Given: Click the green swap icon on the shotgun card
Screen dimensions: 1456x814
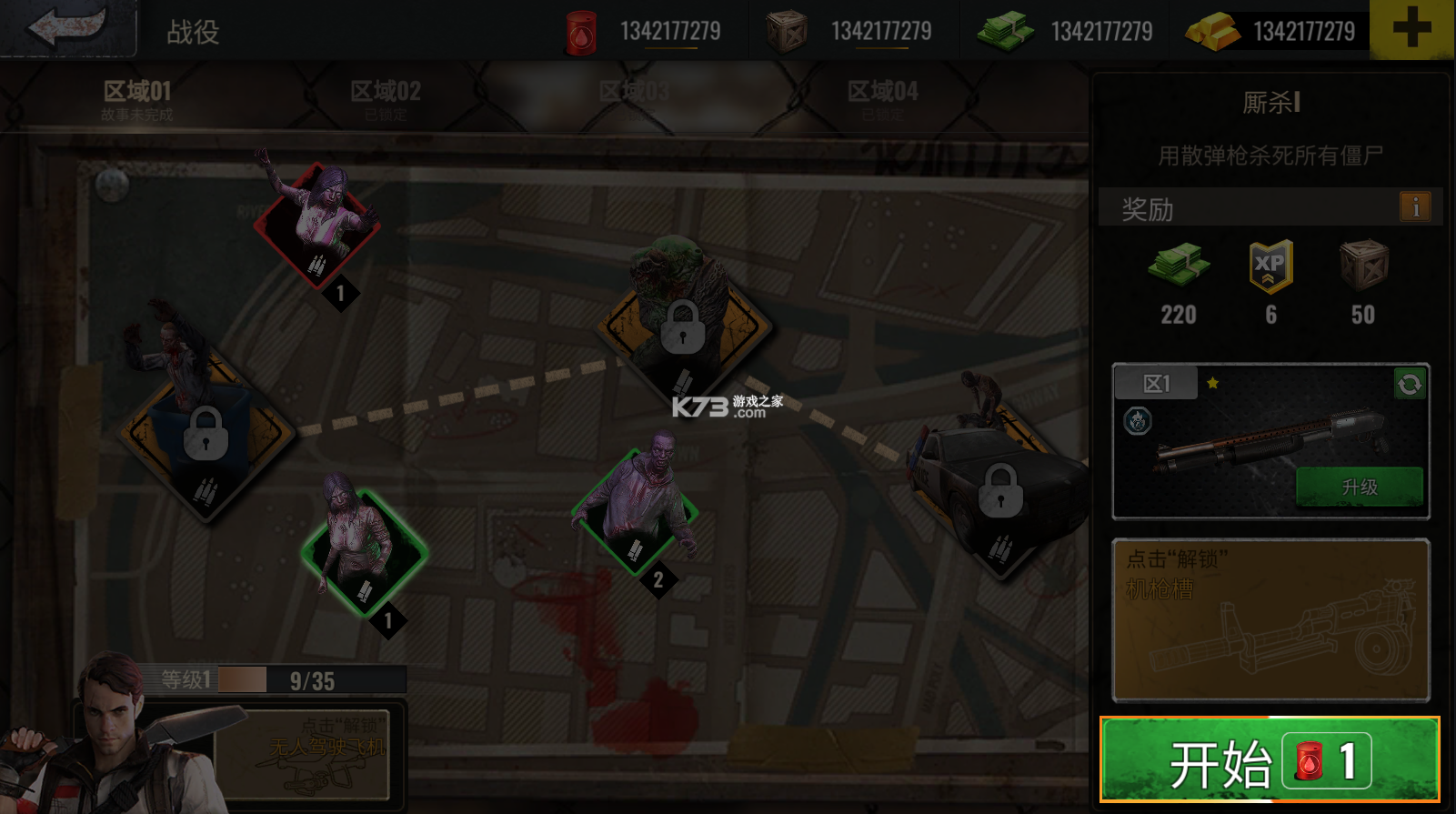Looking at the screenshot, I should [1408, 385].
